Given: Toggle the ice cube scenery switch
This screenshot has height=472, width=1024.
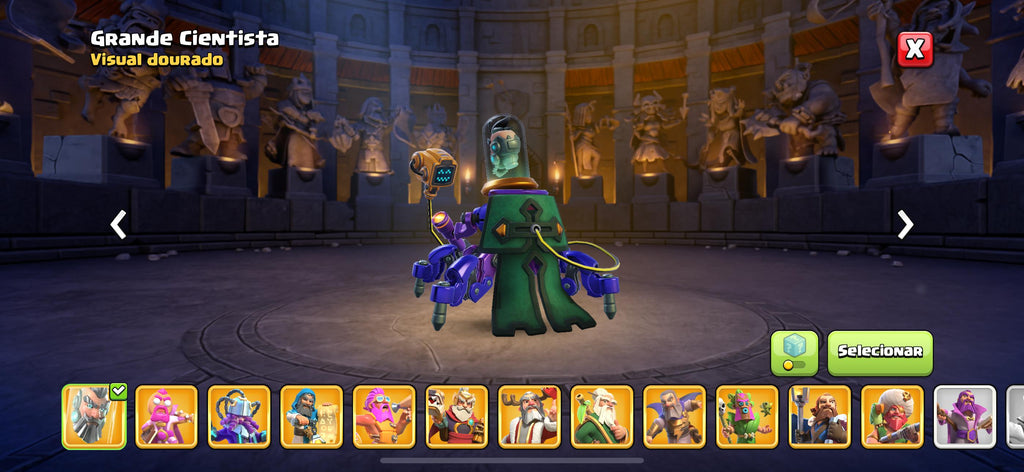Looking at the screenshot, I should coord(794,353).
